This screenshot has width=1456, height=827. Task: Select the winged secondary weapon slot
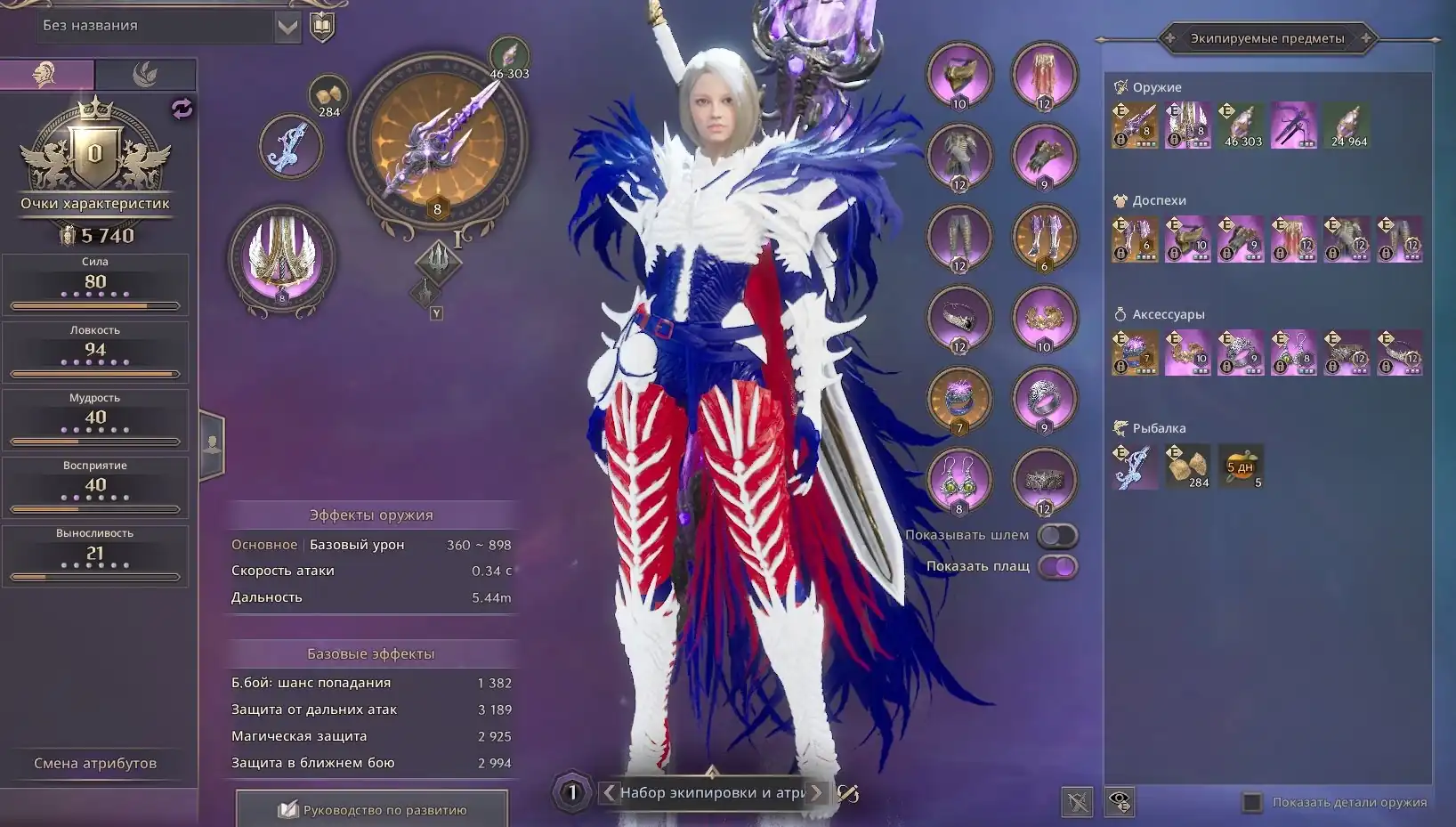(281, 258)
